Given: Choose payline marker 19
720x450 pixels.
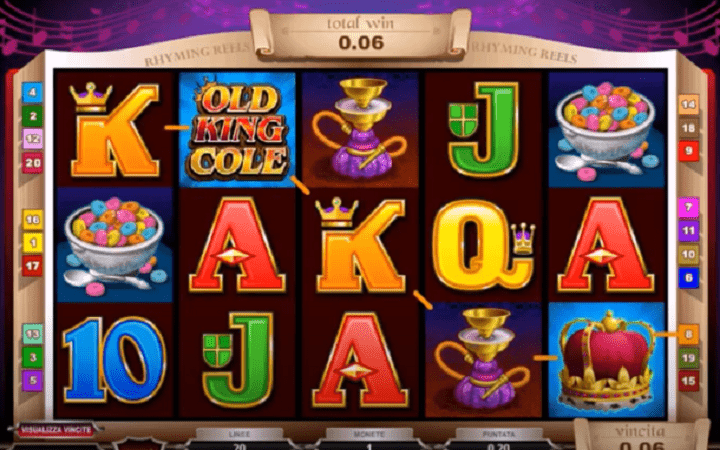Looking at the screenshot, I should pos(688,357).
